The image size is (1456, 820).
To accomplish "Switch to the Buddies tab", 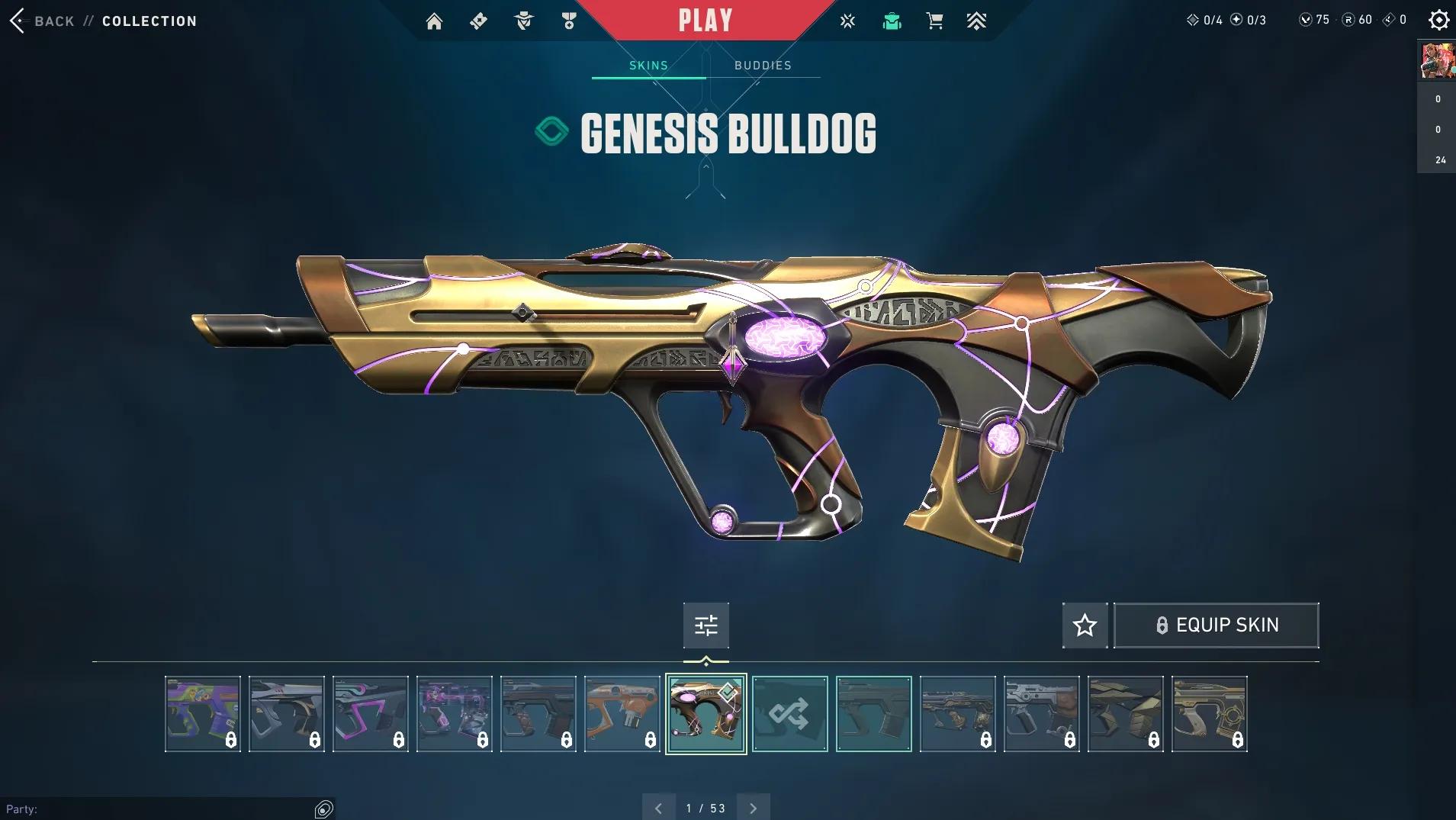I will [763, 66].
